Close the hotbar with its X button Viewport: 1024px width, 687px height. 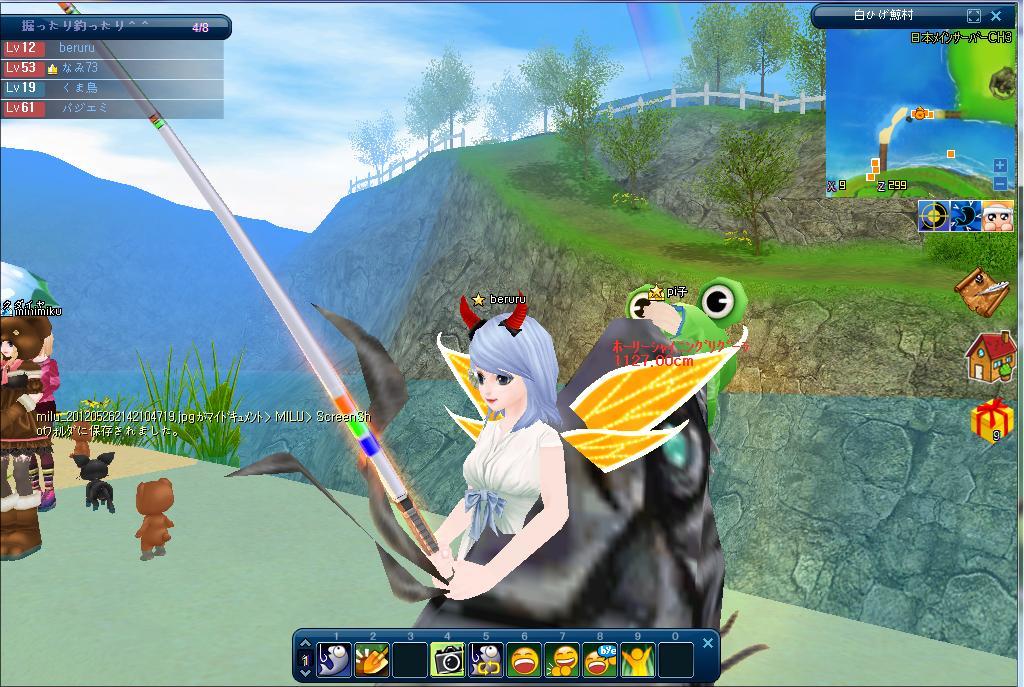pos(708,643)
